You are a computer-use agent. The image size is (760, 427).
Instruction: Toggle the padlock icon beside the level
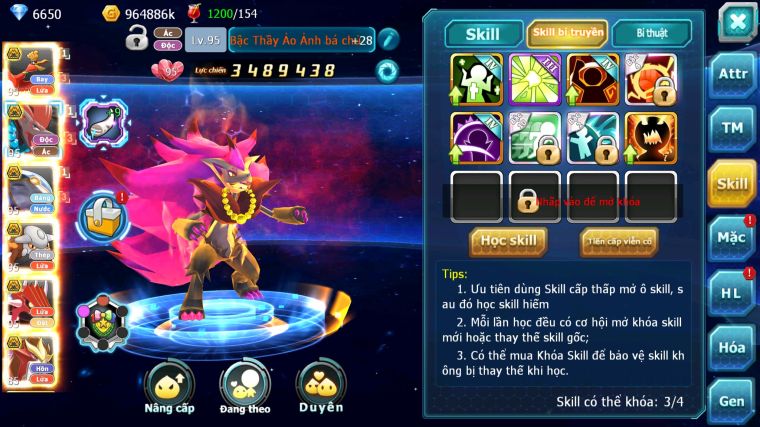137,39
